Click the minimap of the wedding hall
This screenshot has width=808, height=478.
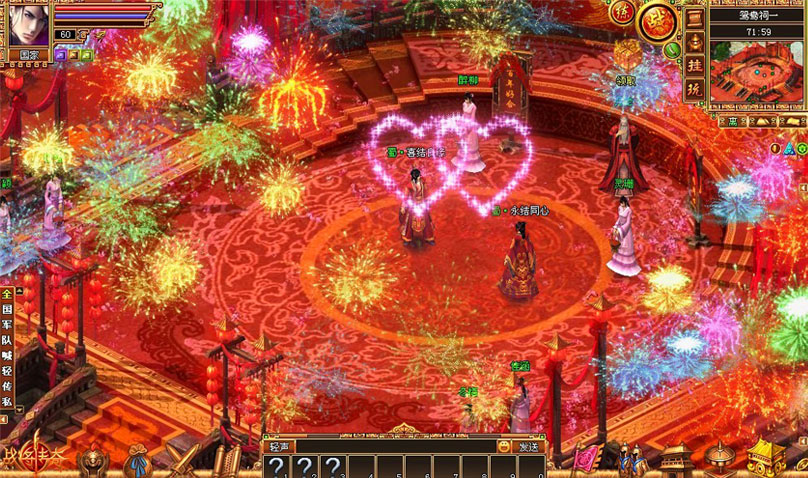click(x=757, y=69)
